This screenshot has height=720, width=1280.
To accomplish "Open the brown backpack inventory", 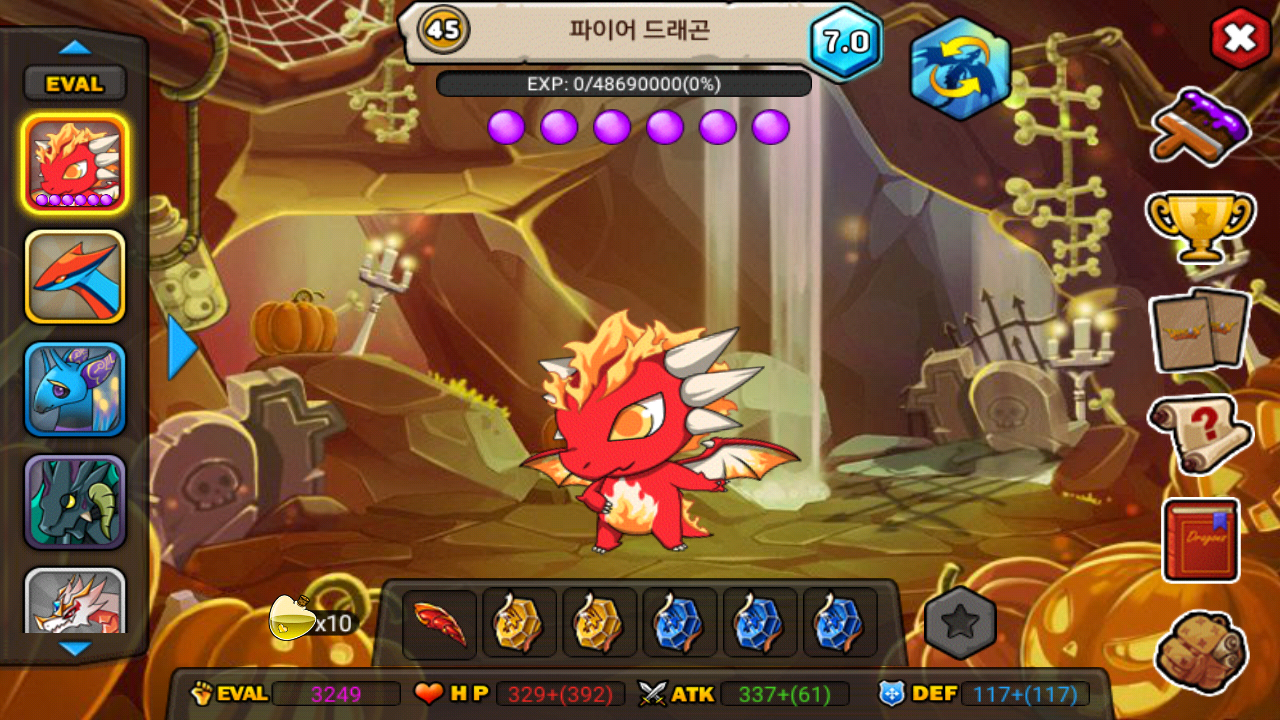I will coord(1200,652).
